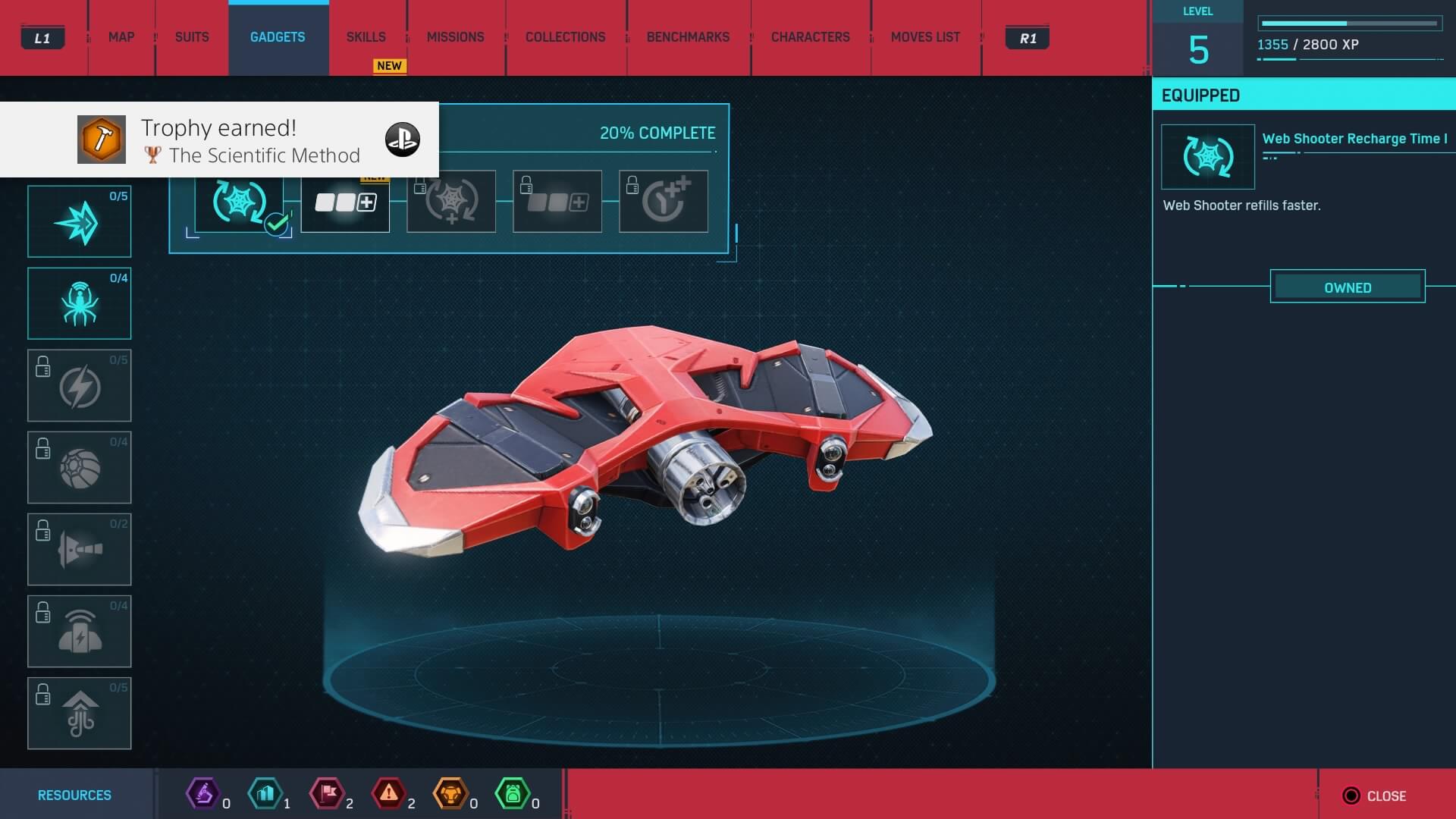Close the gadgets menu
This screenshot has height=819, width=1456.
(1376, 795)
